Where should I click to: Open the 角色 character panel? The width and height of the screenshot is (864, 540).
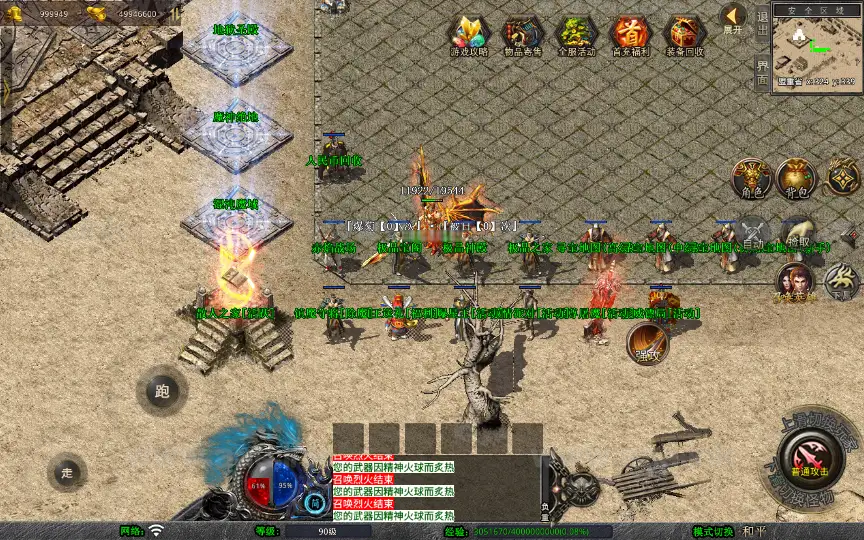pos(750,178)
